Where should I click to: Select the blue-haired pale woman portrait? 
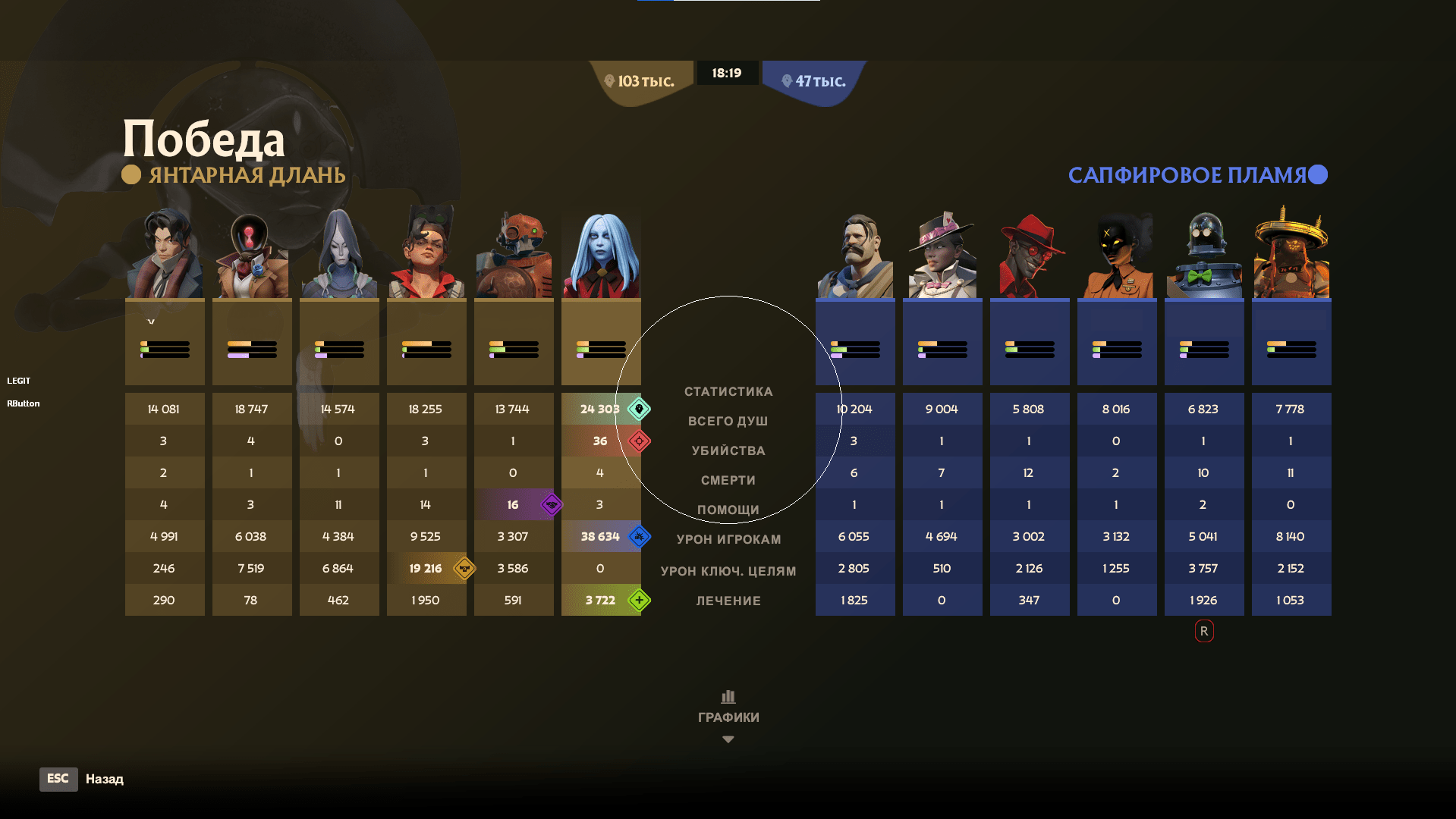(x=601, y=255)
